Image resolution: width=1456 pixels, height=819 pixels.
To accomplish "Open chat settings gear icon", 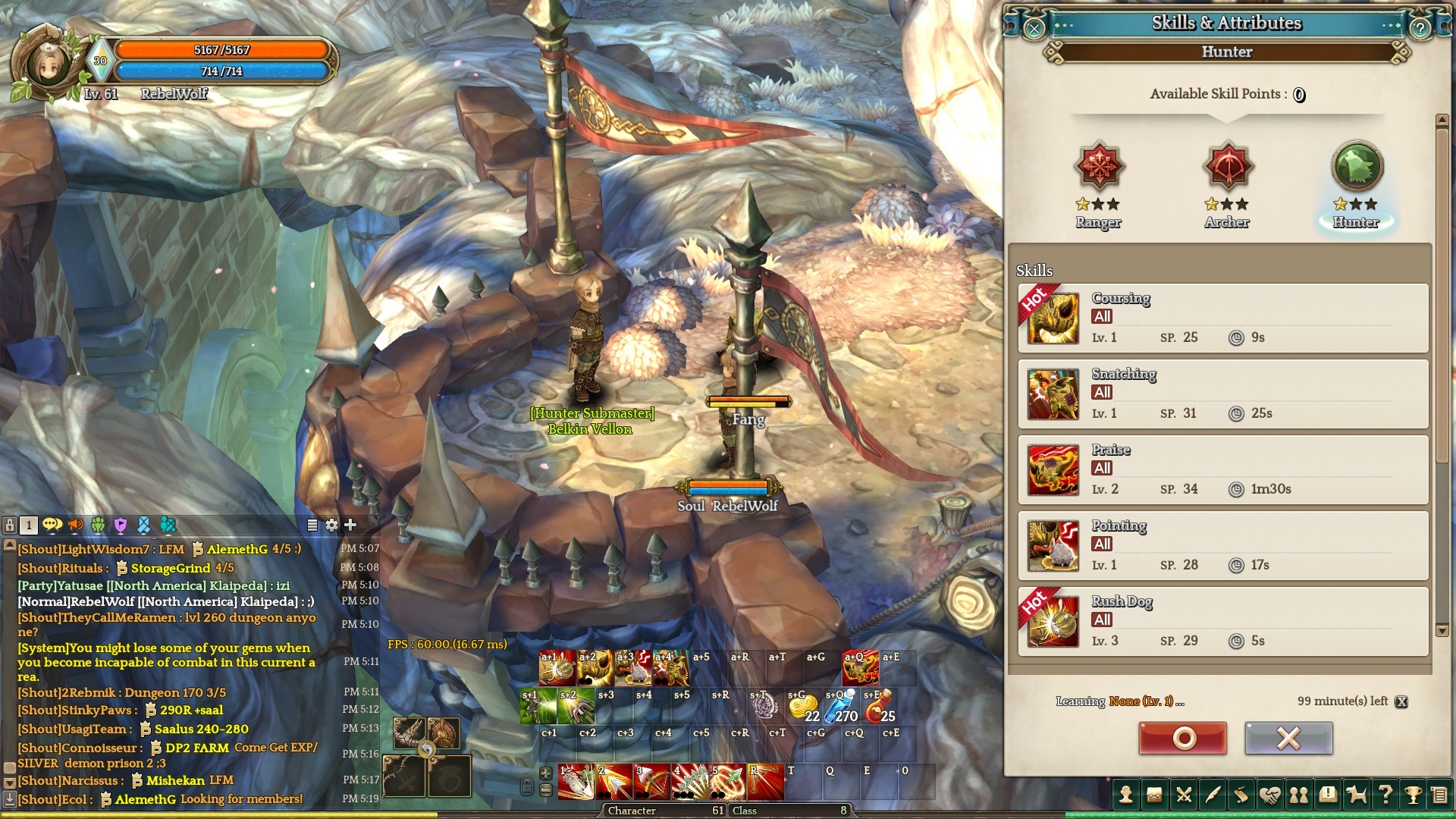I will (x=331, y=525).
